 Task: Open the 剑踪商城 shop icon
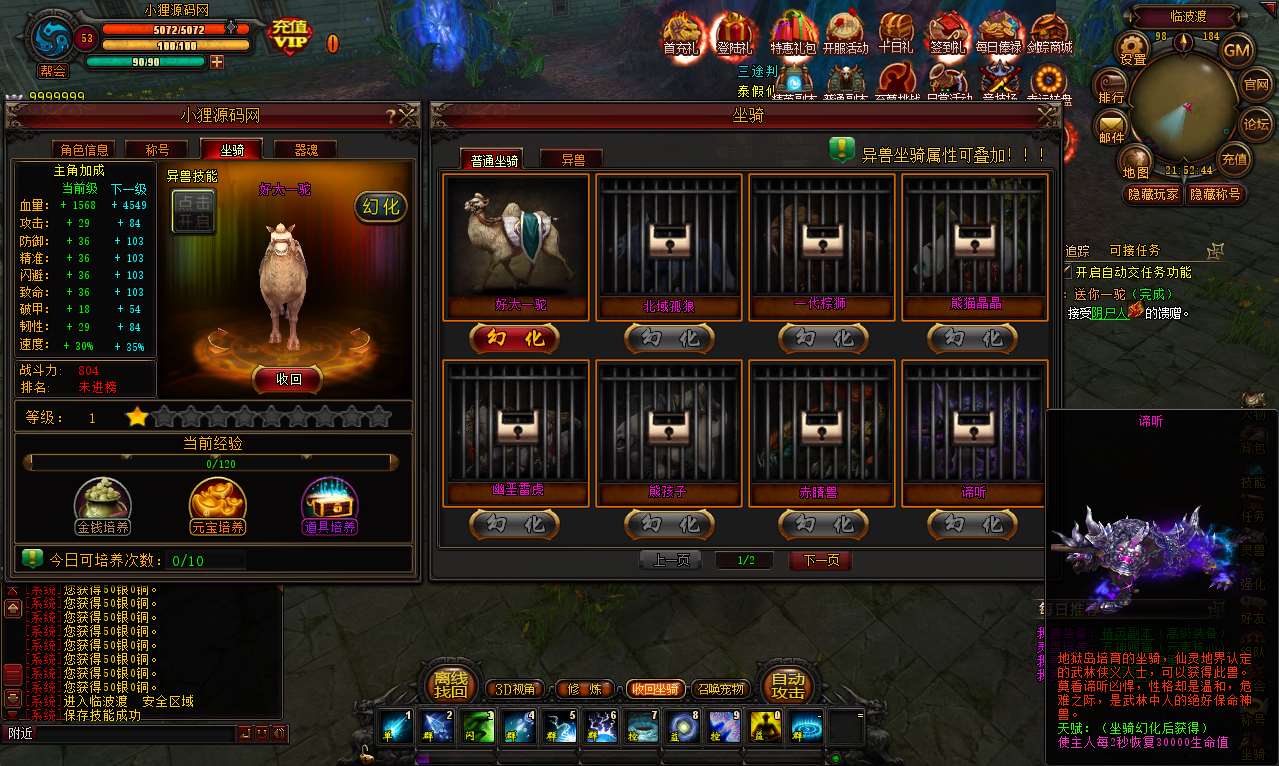(x=1049, y=35)
